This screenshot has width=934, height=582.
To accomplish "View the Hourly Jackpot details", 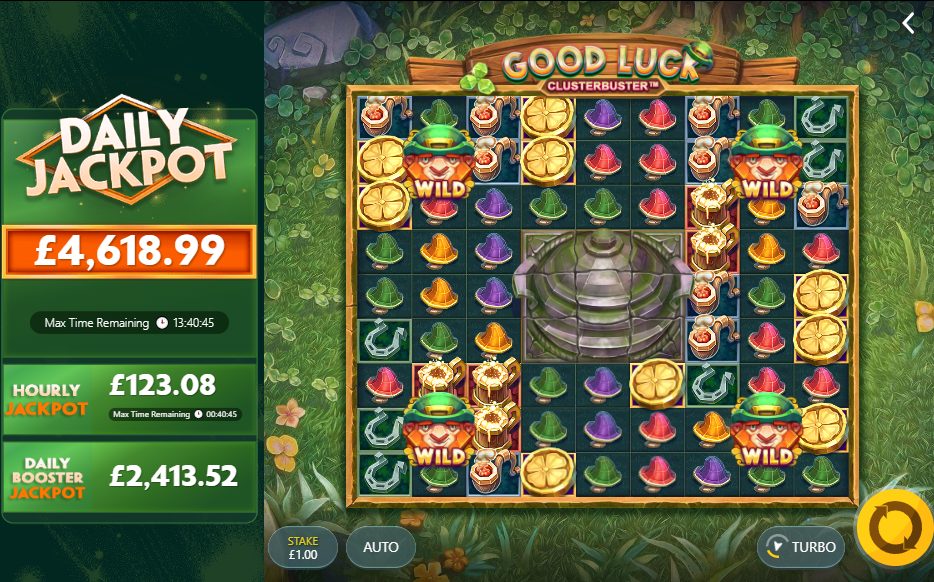I will coord(129,398).
